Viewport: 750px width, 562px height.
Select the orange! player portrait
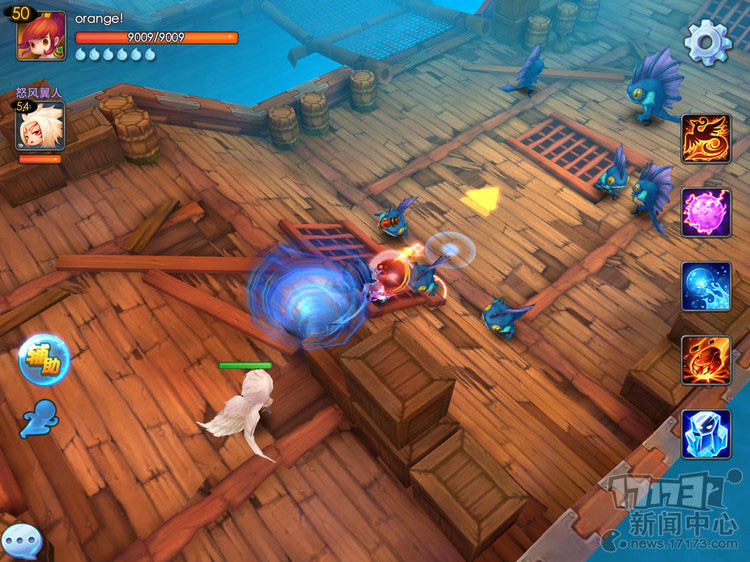41,36
